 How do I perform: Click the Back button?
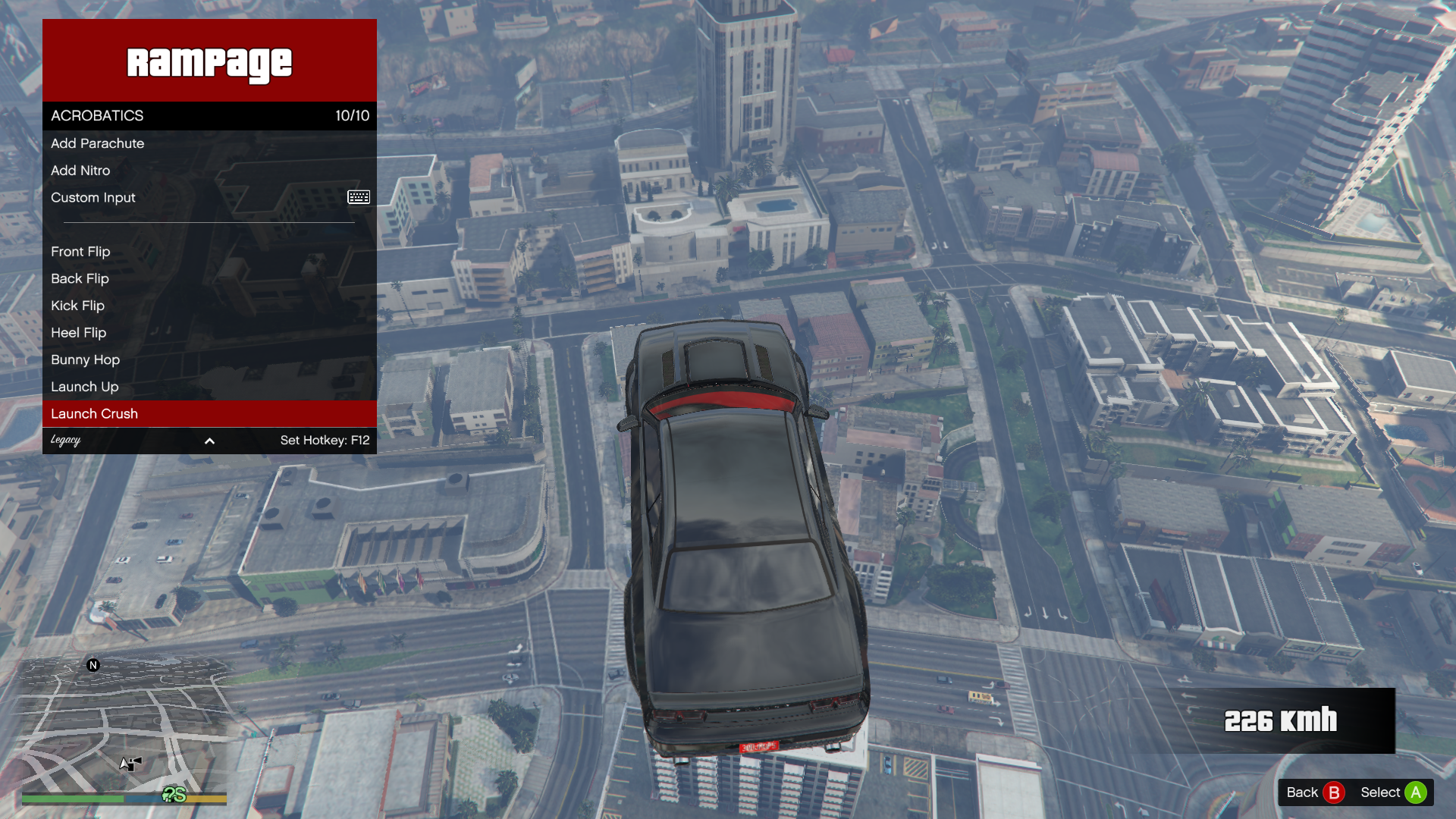(x=1315, y=792)
